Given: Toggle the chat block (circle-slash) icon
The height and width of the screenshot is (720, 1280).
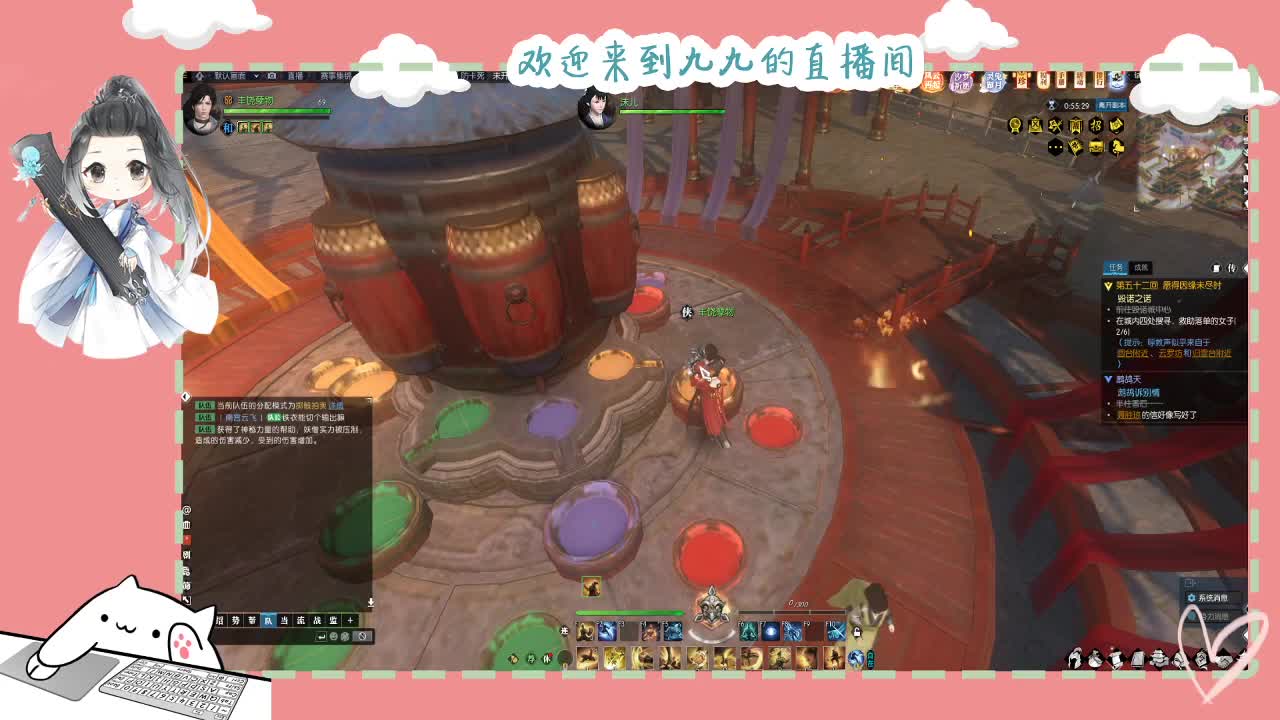Looking at the screenshot, I should coord(362,635).
